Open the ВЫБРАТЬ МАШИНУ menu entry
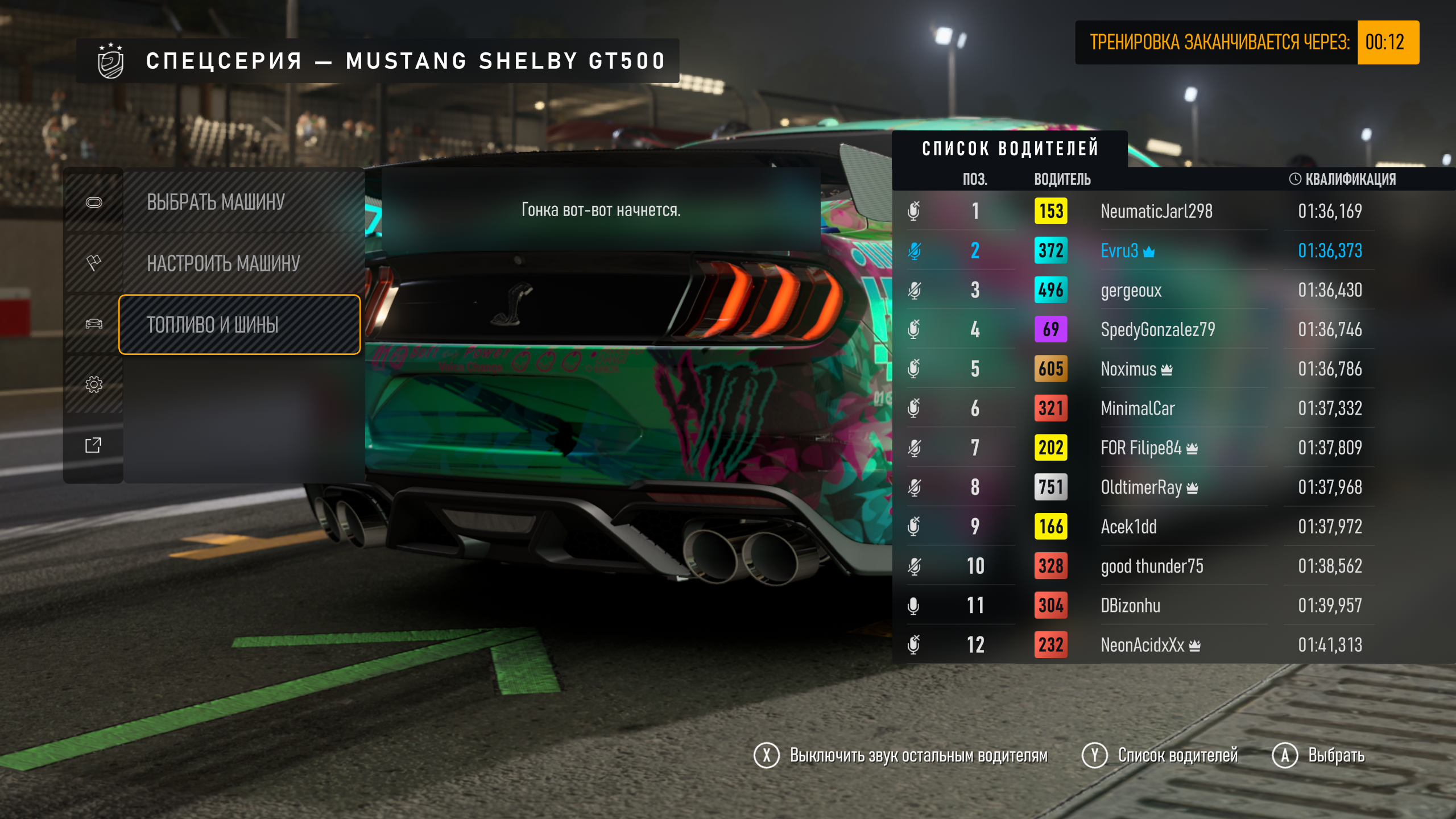Viewport: 1456px width, 819px height. (x=215, y=202)
